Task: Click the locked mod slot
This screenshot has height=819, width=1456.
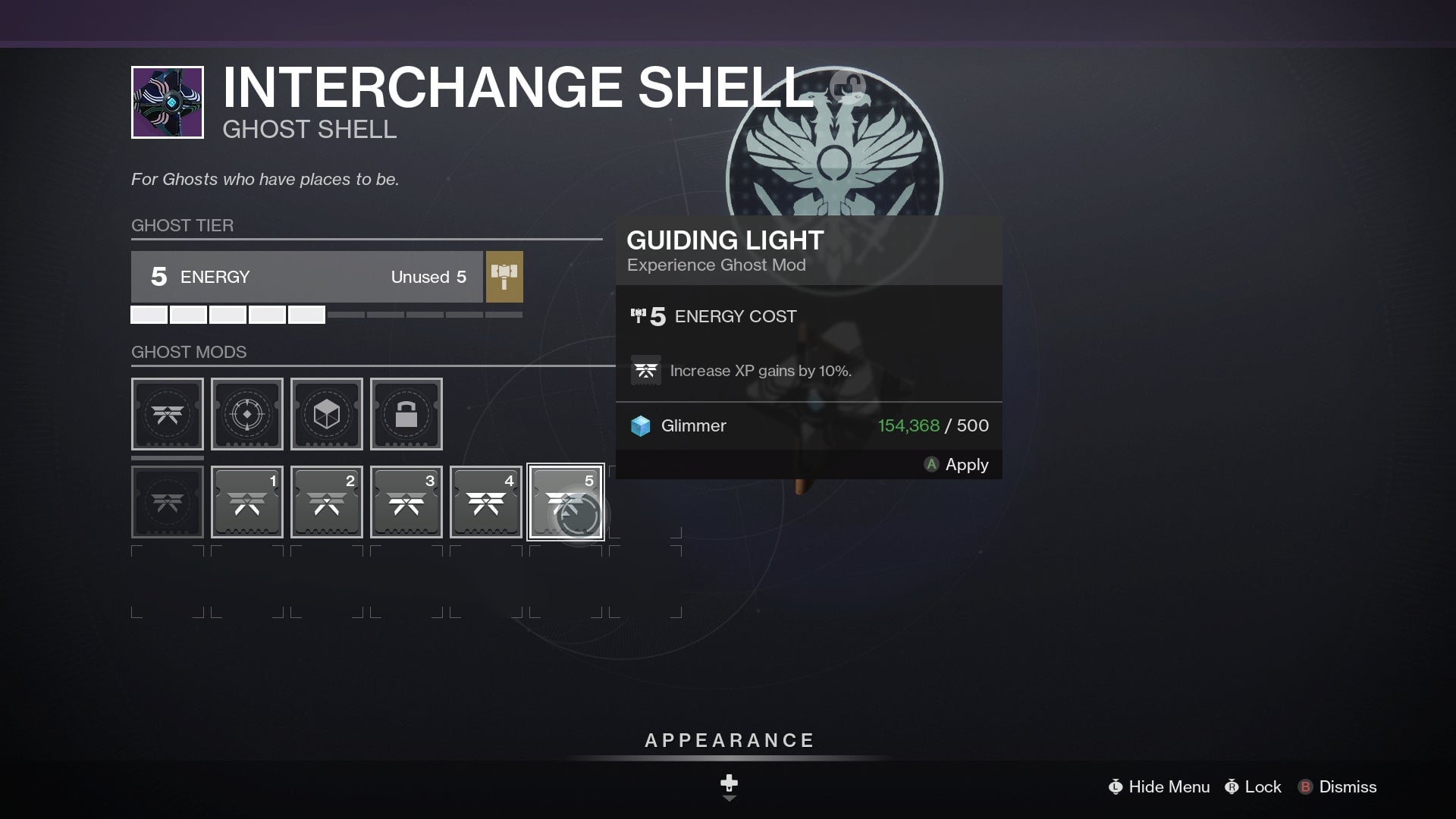Action: point(406,414)
